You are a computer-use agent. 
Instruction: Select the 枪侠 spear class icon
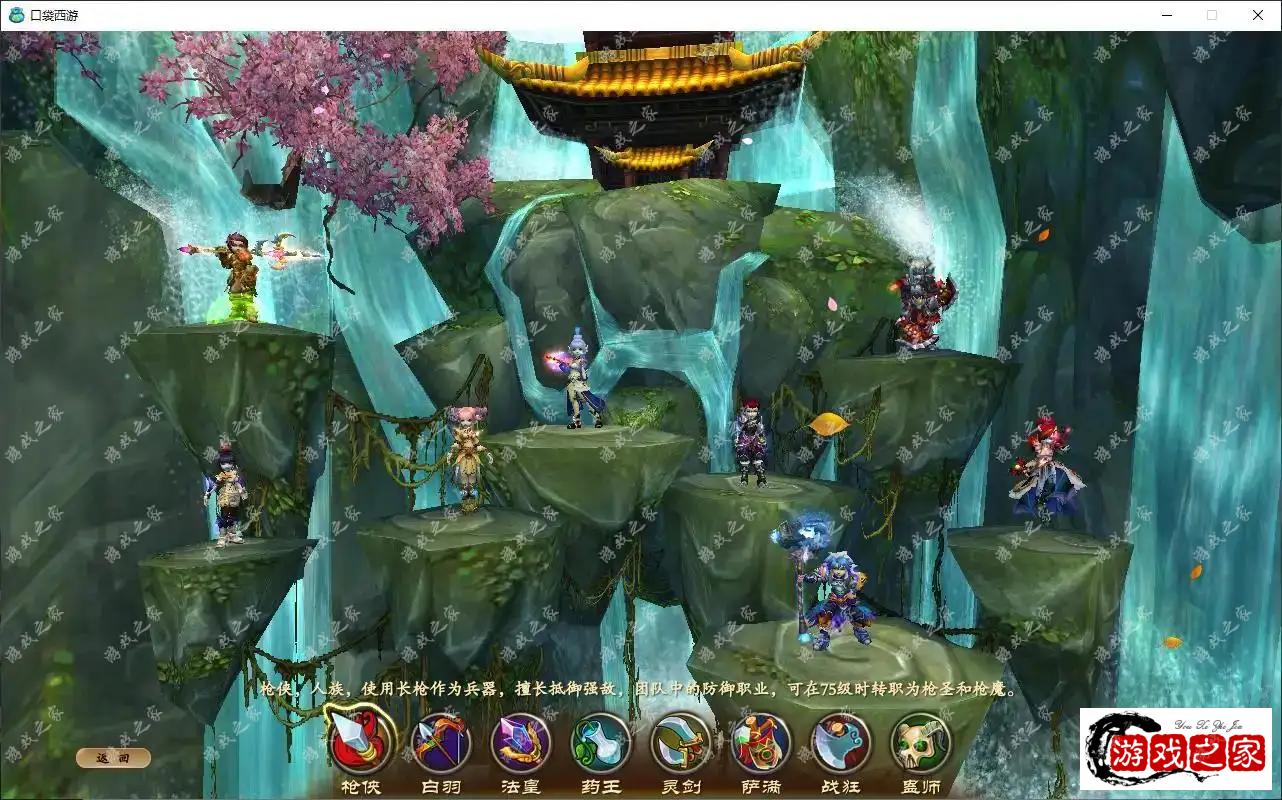[360, 743]
